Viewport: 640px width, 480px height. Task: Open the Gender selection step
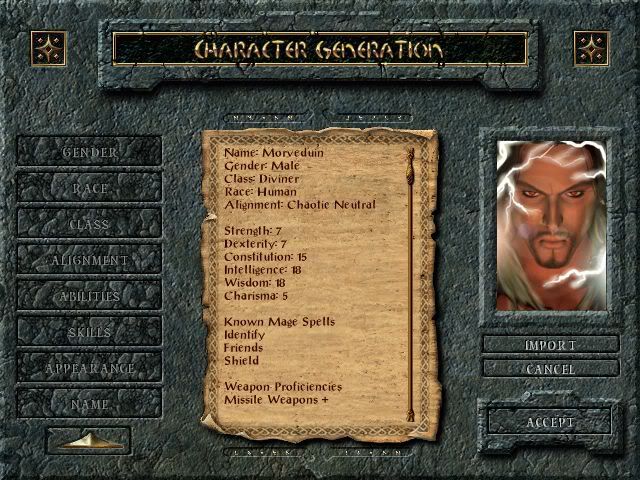coord(89,152)
